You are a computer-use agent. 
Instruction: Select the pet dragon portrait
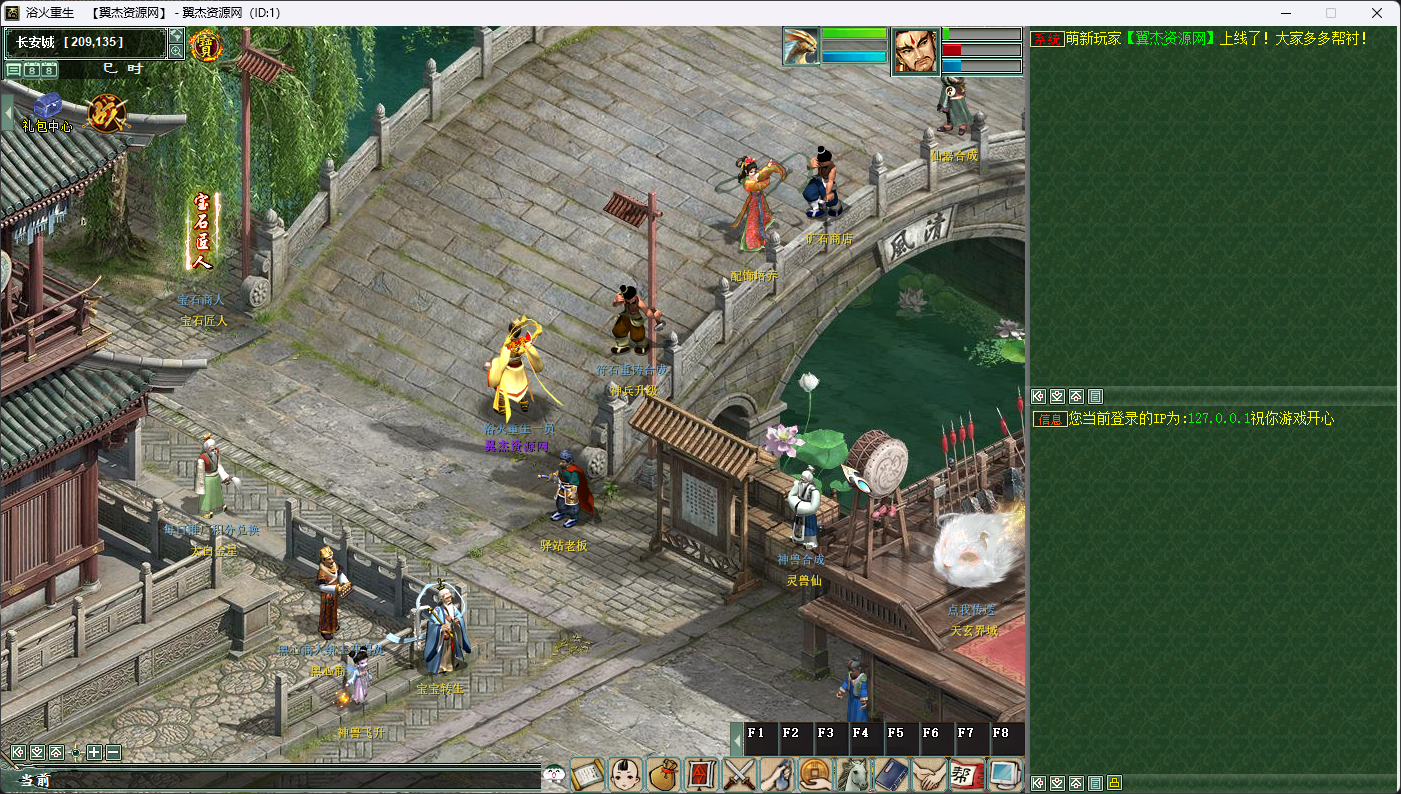pos(801,47)
